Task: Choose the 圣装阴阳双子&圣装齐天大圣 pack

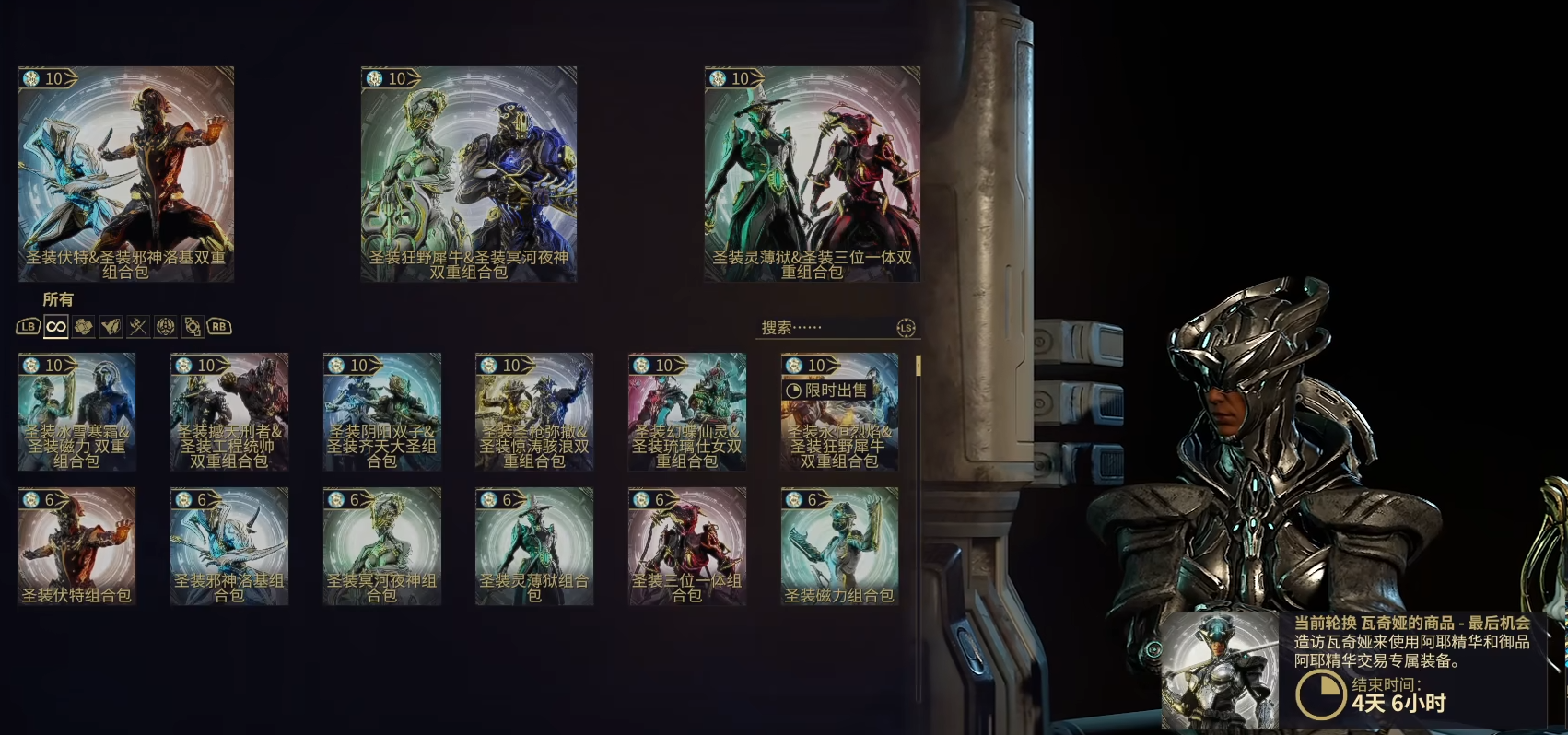Action: [382, 412]
